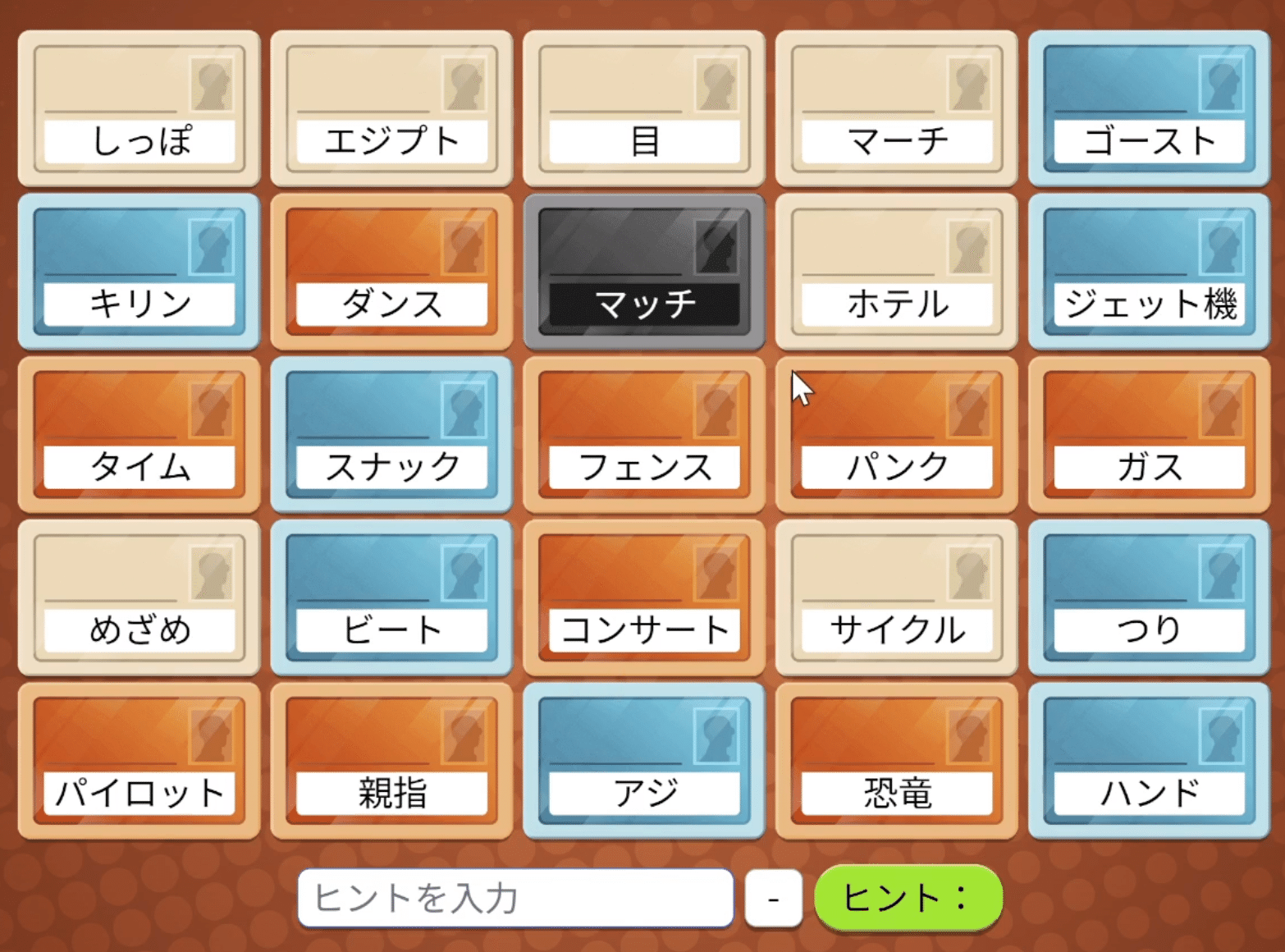Select the ジェット機 card
The image size is (1285, 952).
pyautogui.click(x=1147, y=271)
